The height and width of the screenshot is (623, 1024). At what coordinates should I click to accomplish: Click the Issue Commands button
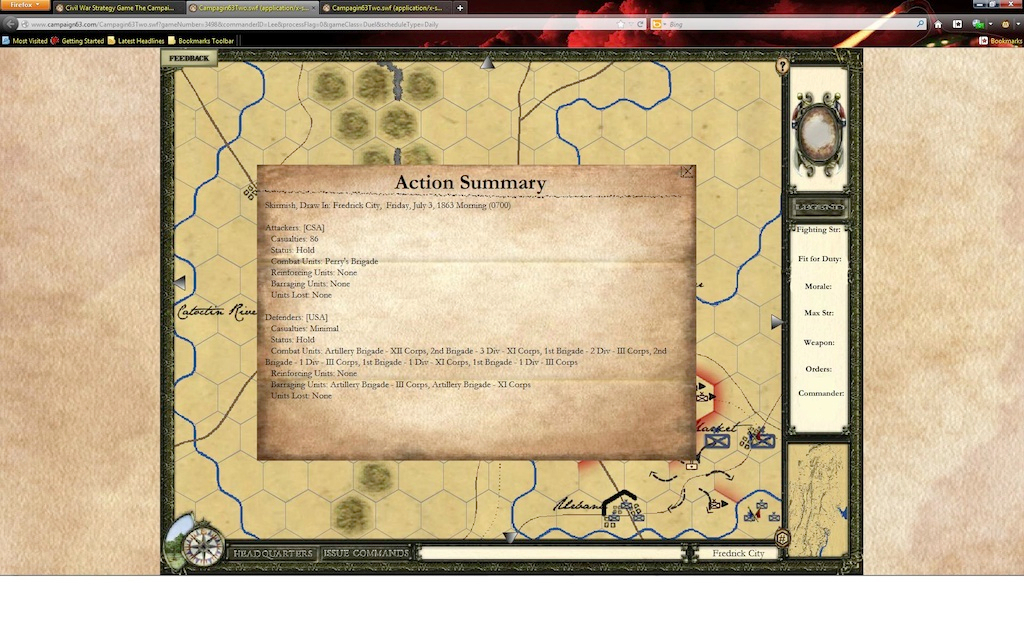tap(366, 553)
